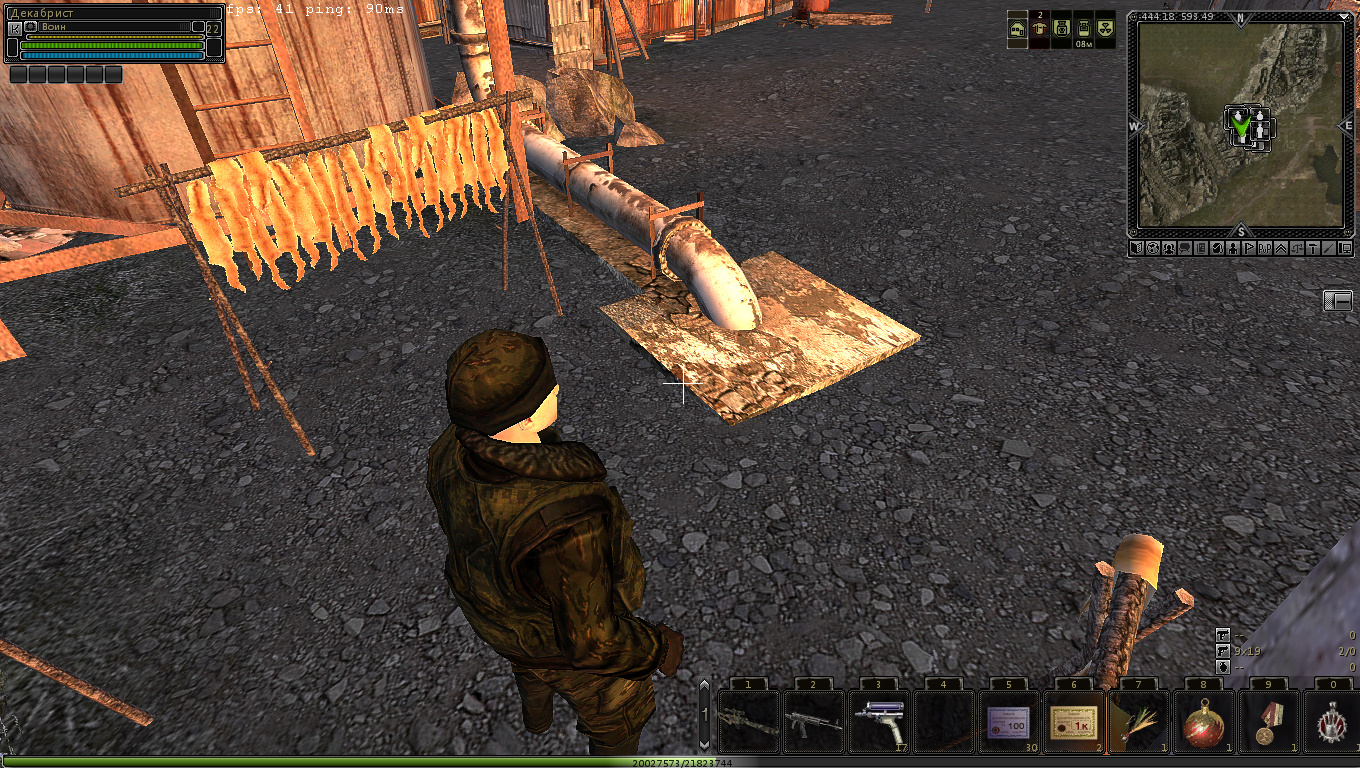
Task: Use the injector gun in slot 3
Action: click(878, 722)
